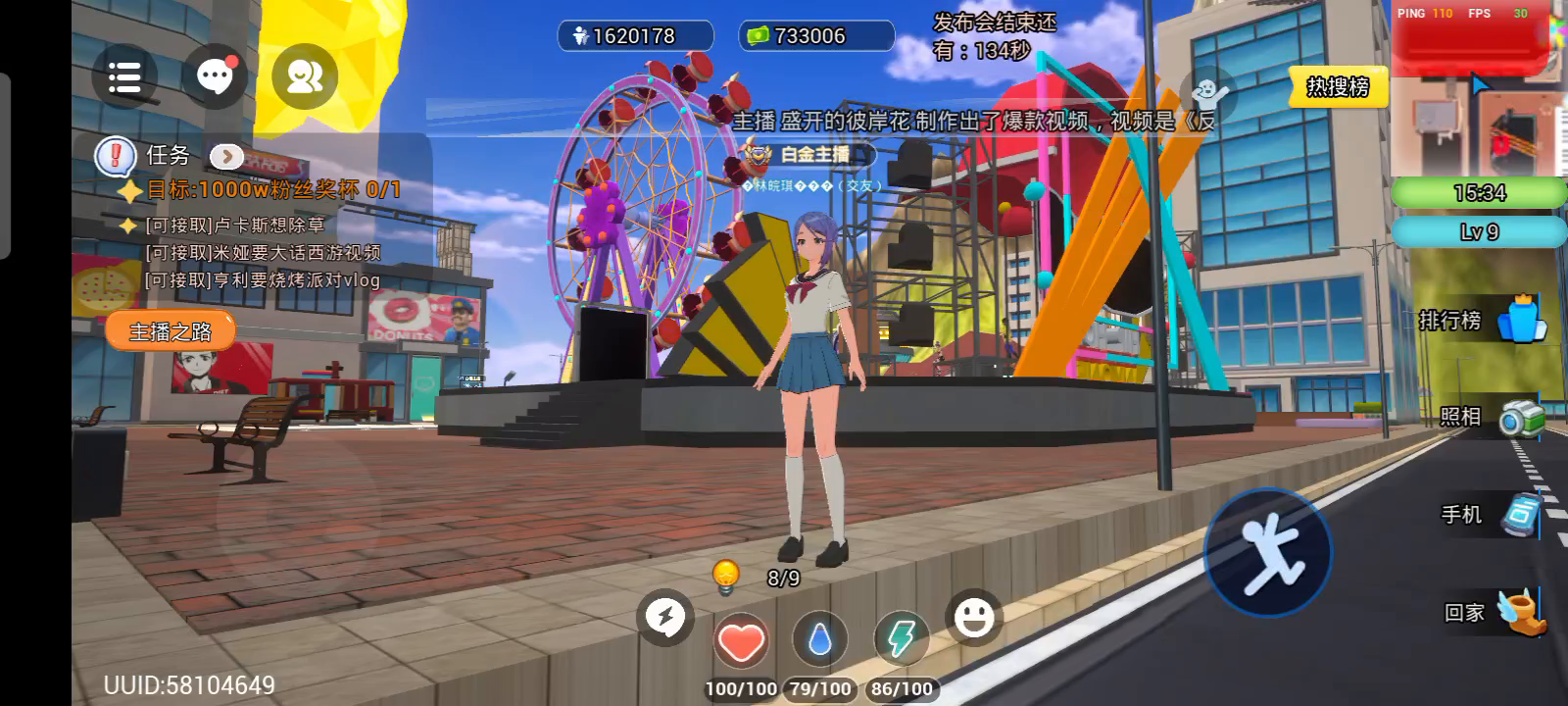
Task: Open the 排行榜 leaderboard
Action: pos(1482,320)
